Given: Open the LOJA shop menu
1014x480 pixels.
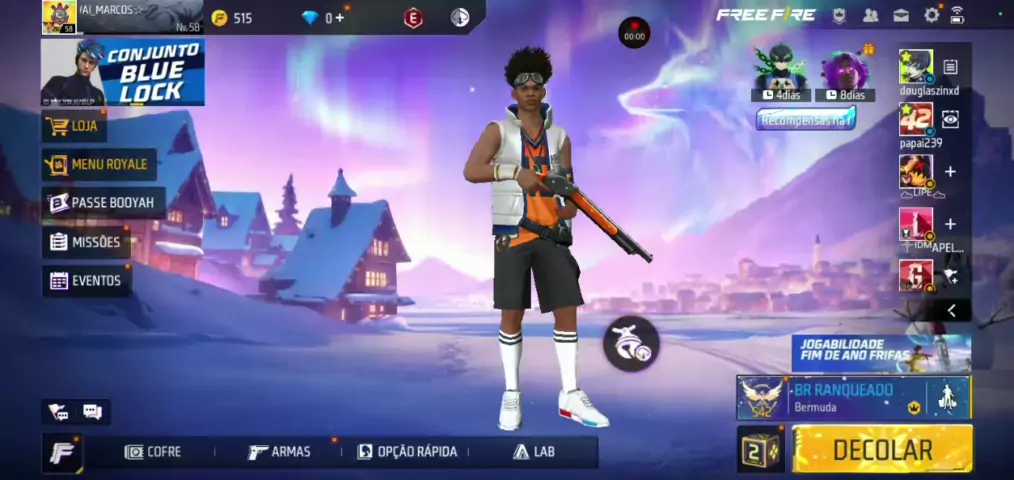Looking at the screenshot, I should point(75,126).
